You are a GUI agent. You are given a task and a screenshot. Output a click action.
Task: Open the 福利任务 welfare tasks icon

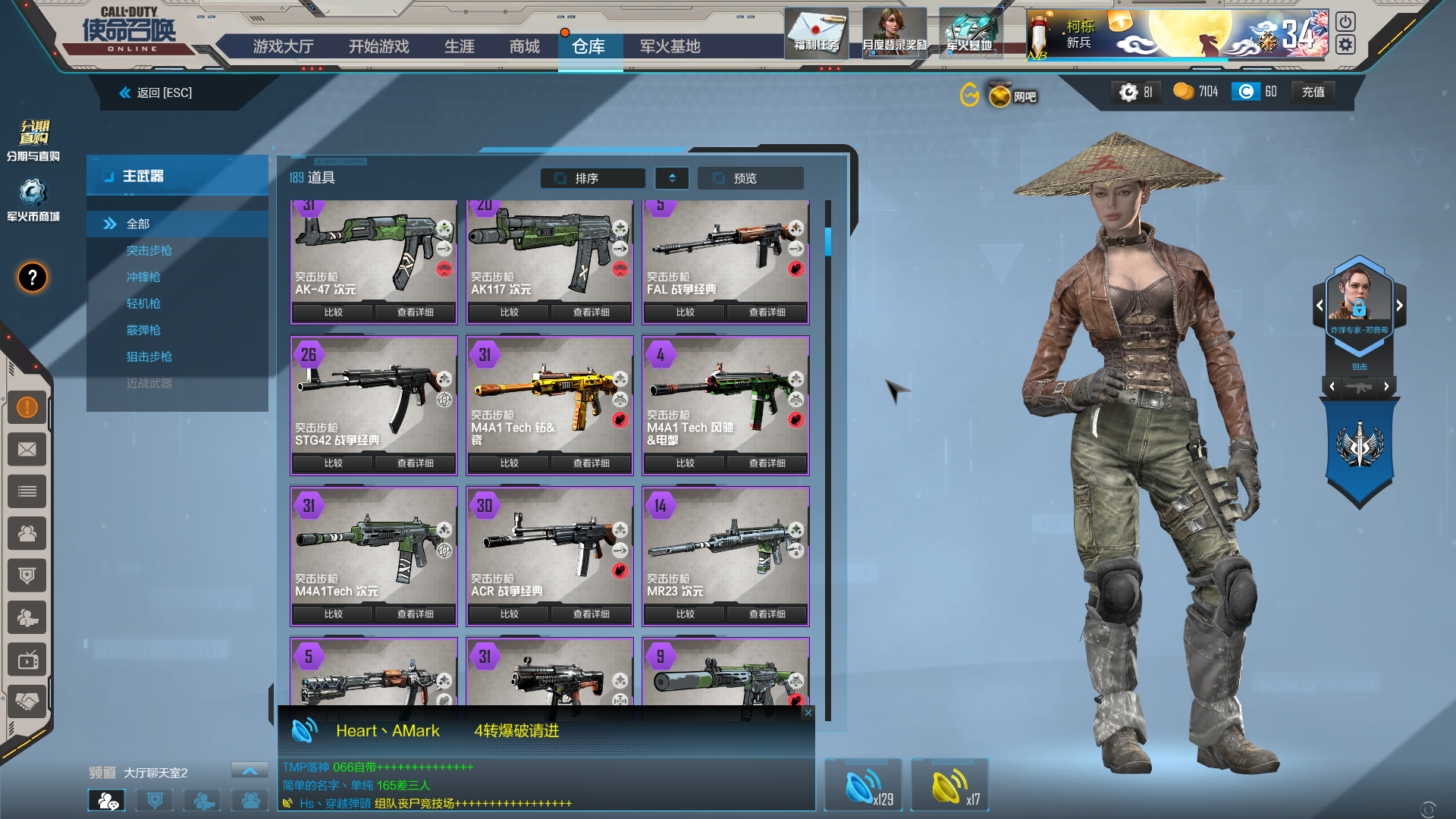click(816, 33)
